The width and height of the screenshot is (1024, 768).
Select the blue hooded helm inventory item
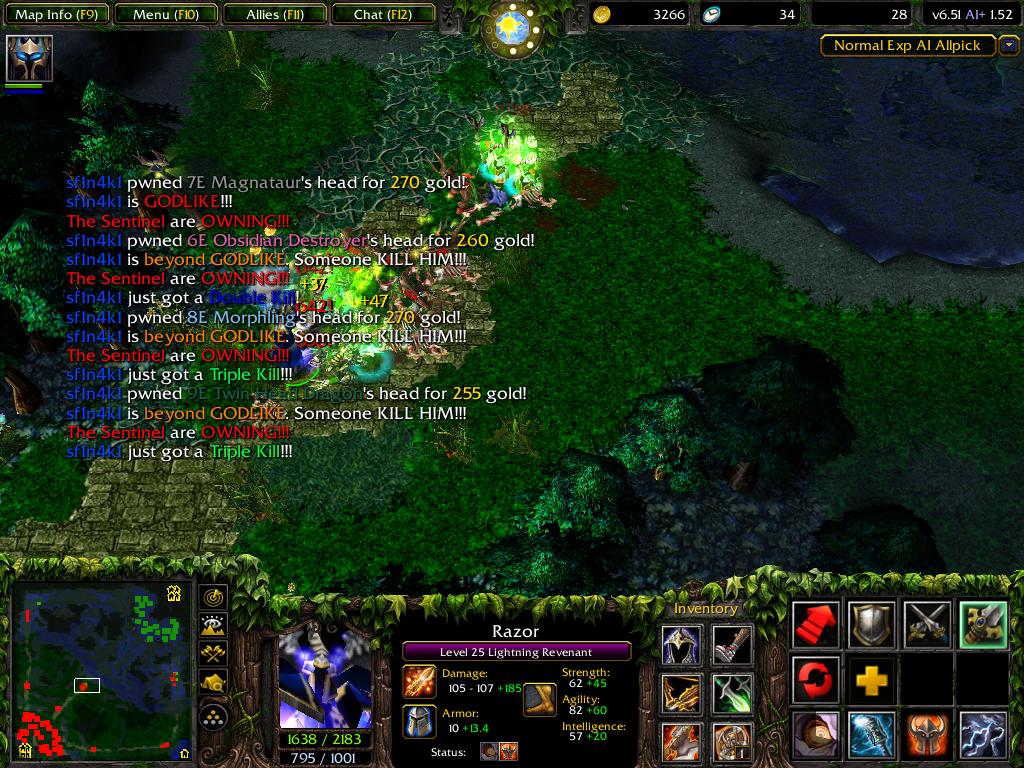coord(680,645)
